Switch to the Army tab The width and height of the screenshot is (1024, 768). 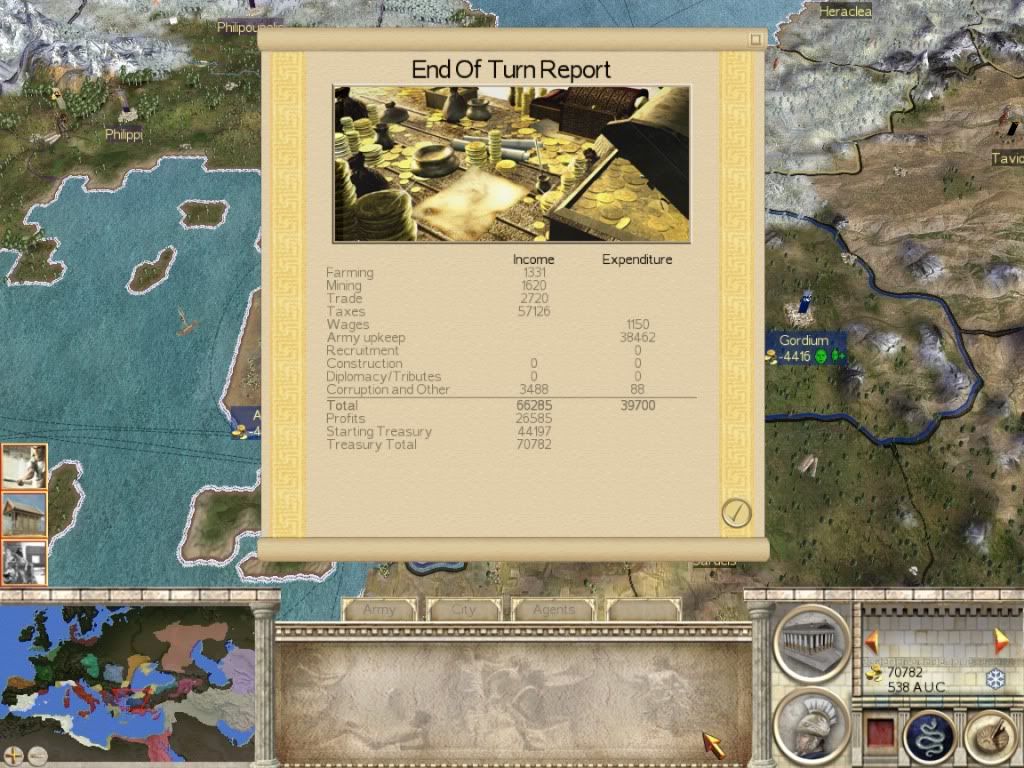click(379, 609)
